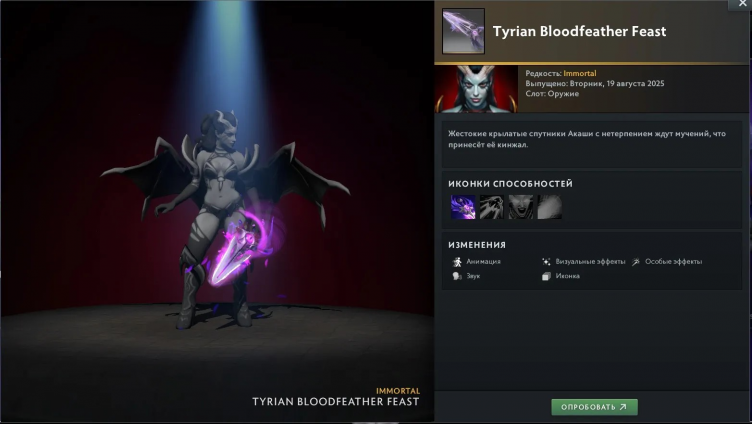Image resolution: width=752 pixels, height=424 pixels.
Task: Select the grayscale leaping figure ability icon
Action: click(x=492, y=207)
